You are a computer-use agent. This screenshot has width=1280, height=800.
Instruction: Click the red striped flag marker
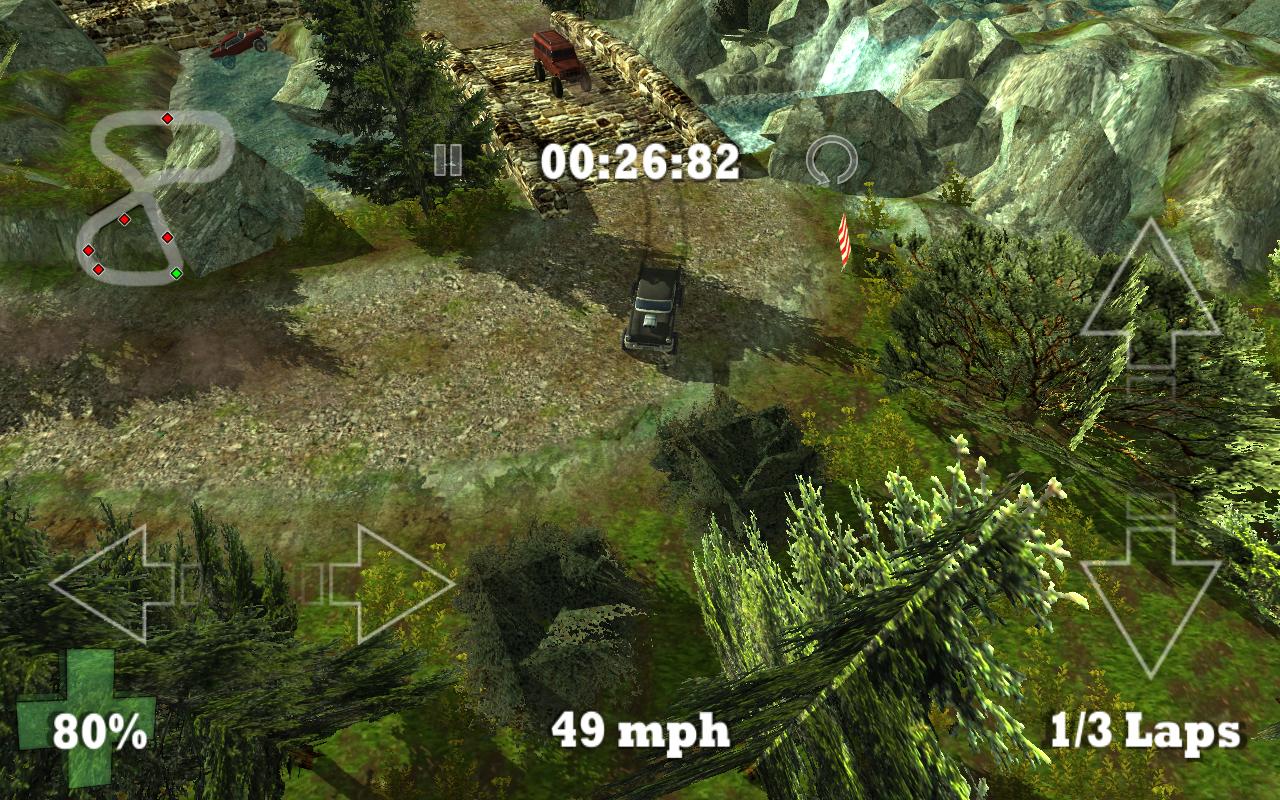[843, 240]
